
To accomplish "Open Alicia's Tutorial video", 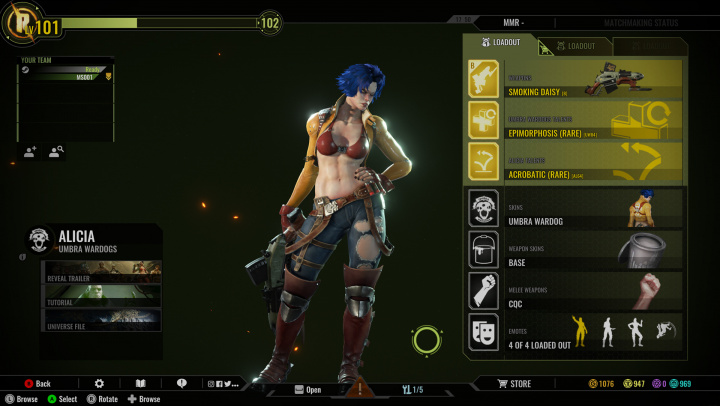I will 102,295.
